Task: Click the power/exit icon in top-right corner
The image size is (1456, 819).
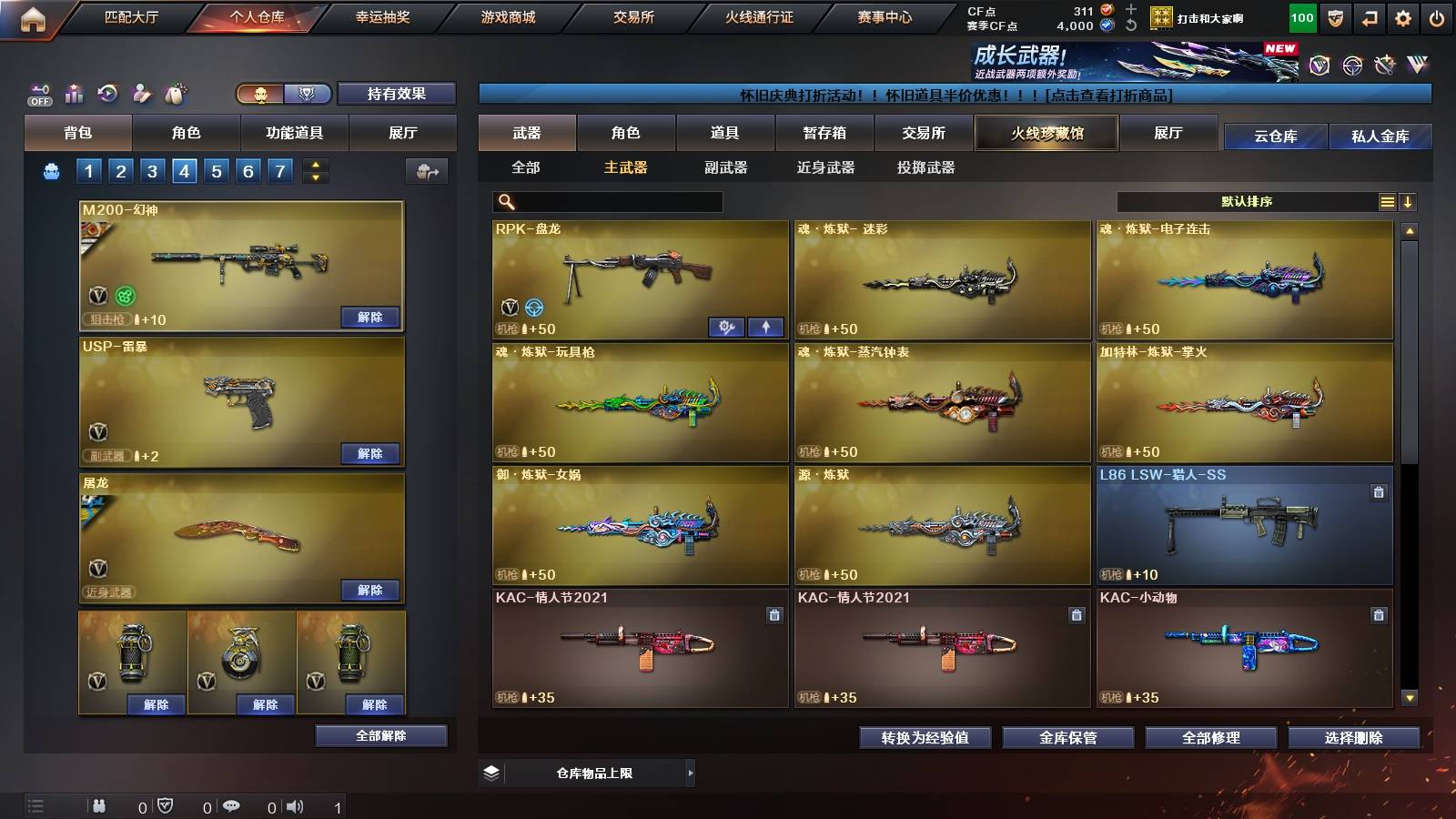Action: click(1435, 16)
